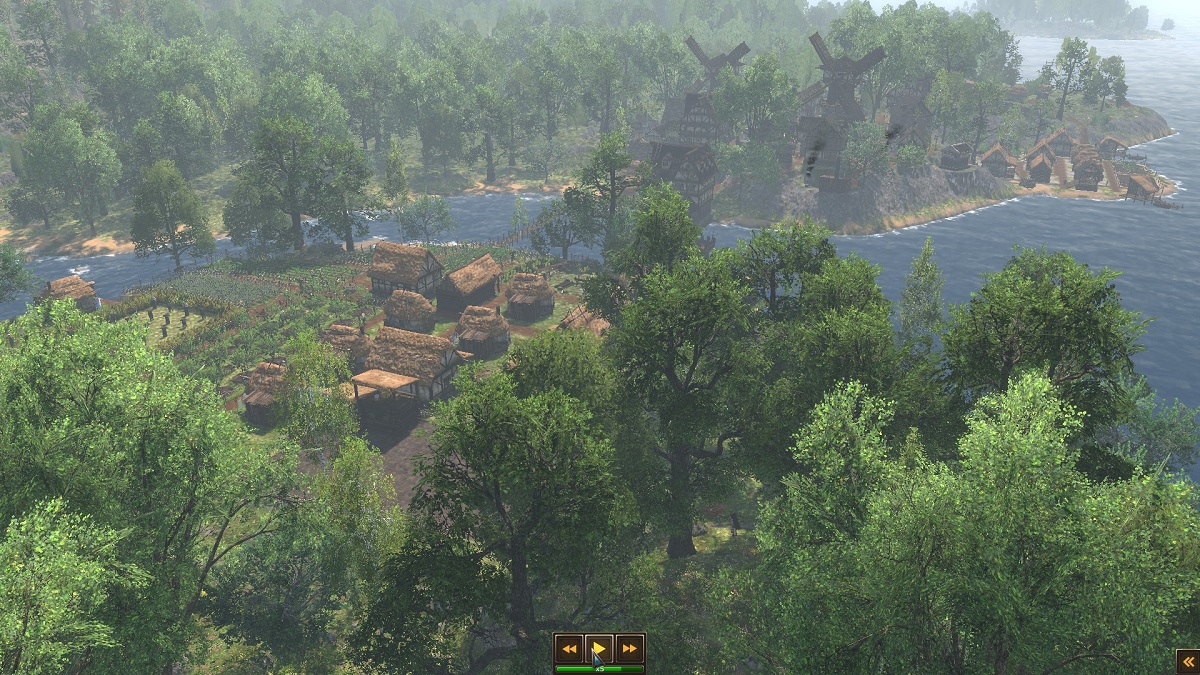This screenshot has width=1200, height=675.
Task: Expand the collapsed panel with the double-chevron button
Action: click(x=1187, y=661)
